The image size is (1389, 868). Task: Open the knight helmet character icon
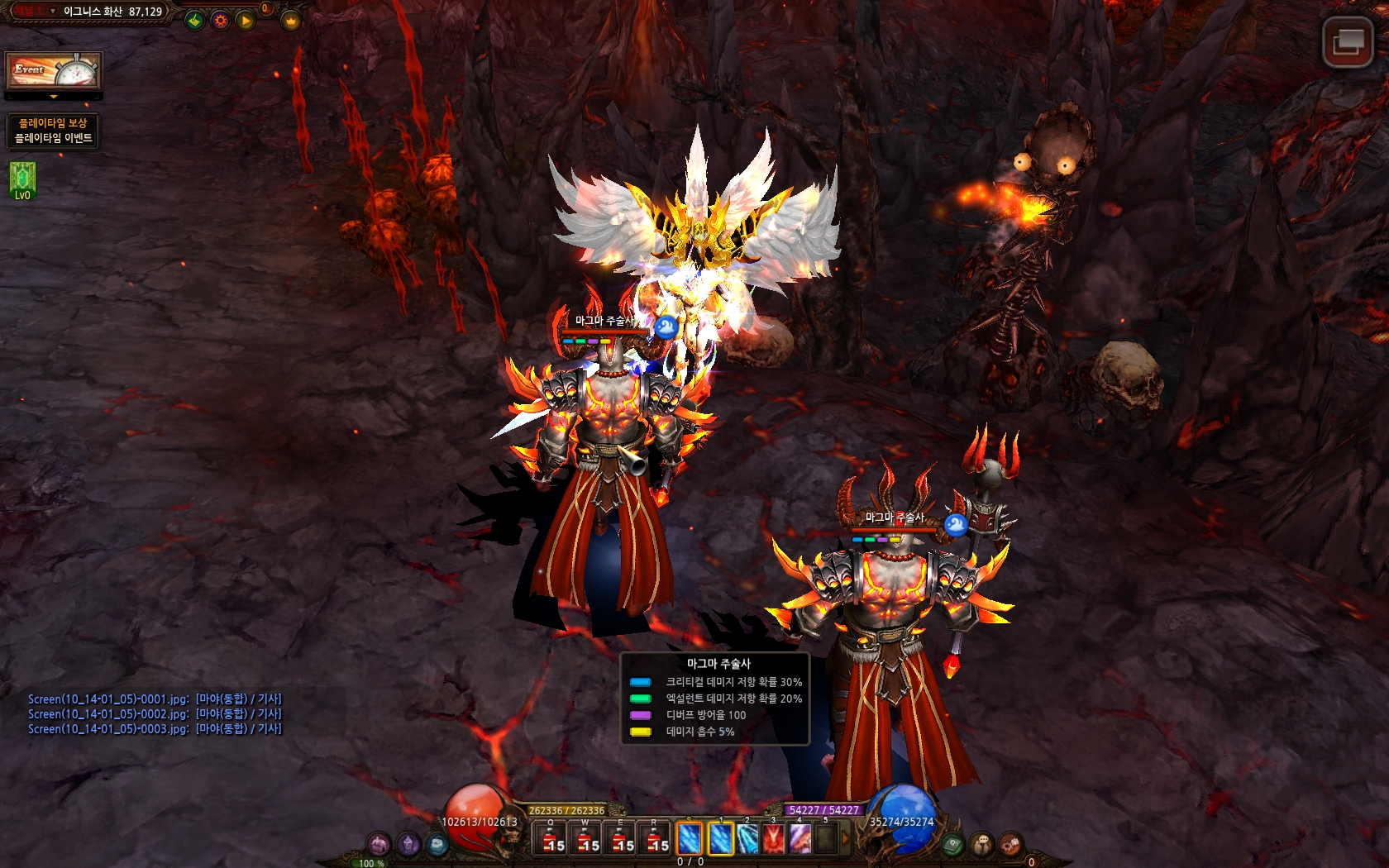click(408, 844)
